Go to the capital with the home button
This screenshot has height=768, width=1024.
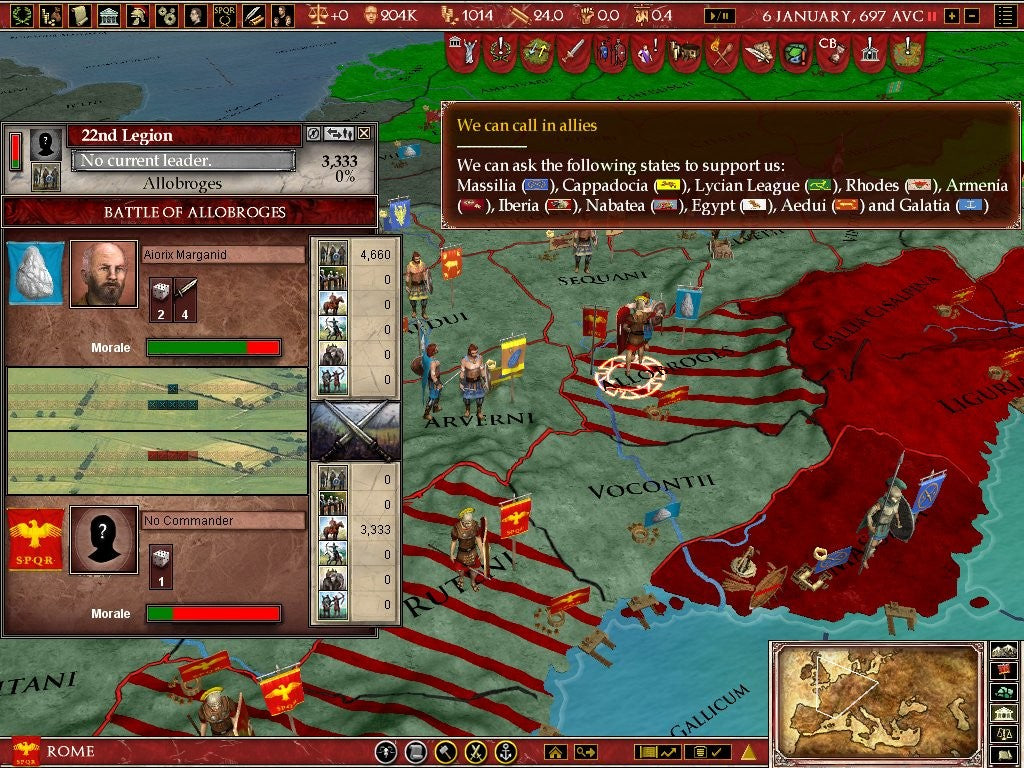tap(555, 752)
